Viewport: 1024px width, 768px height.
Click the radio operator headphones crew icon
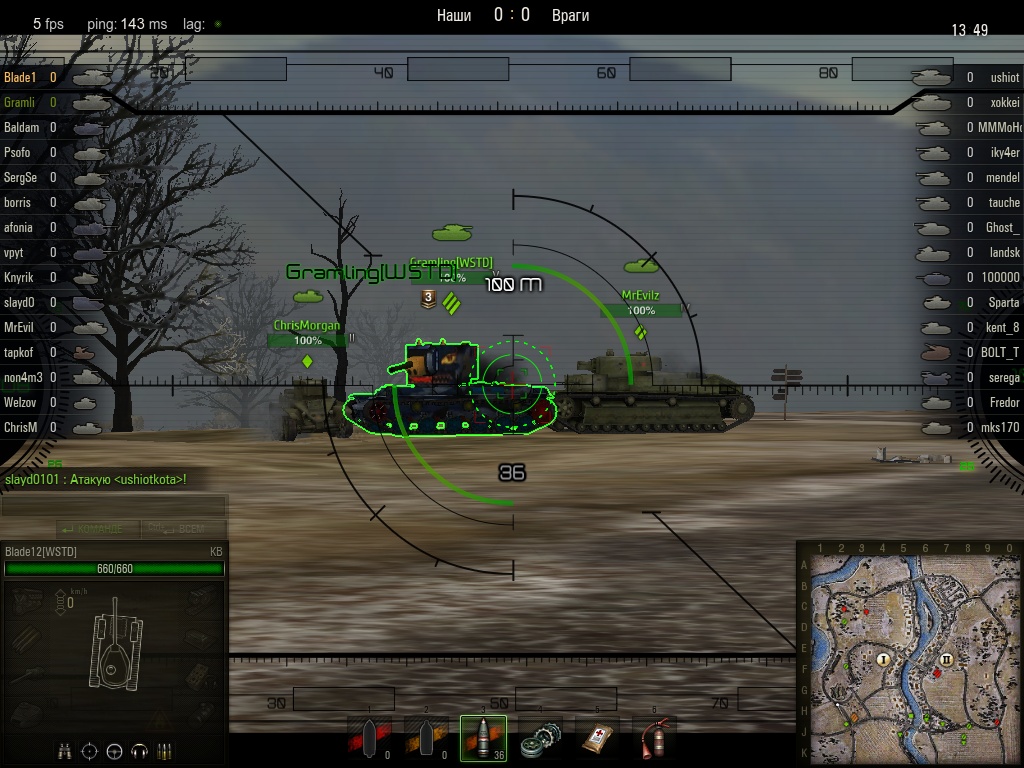[x=140, y=750]
